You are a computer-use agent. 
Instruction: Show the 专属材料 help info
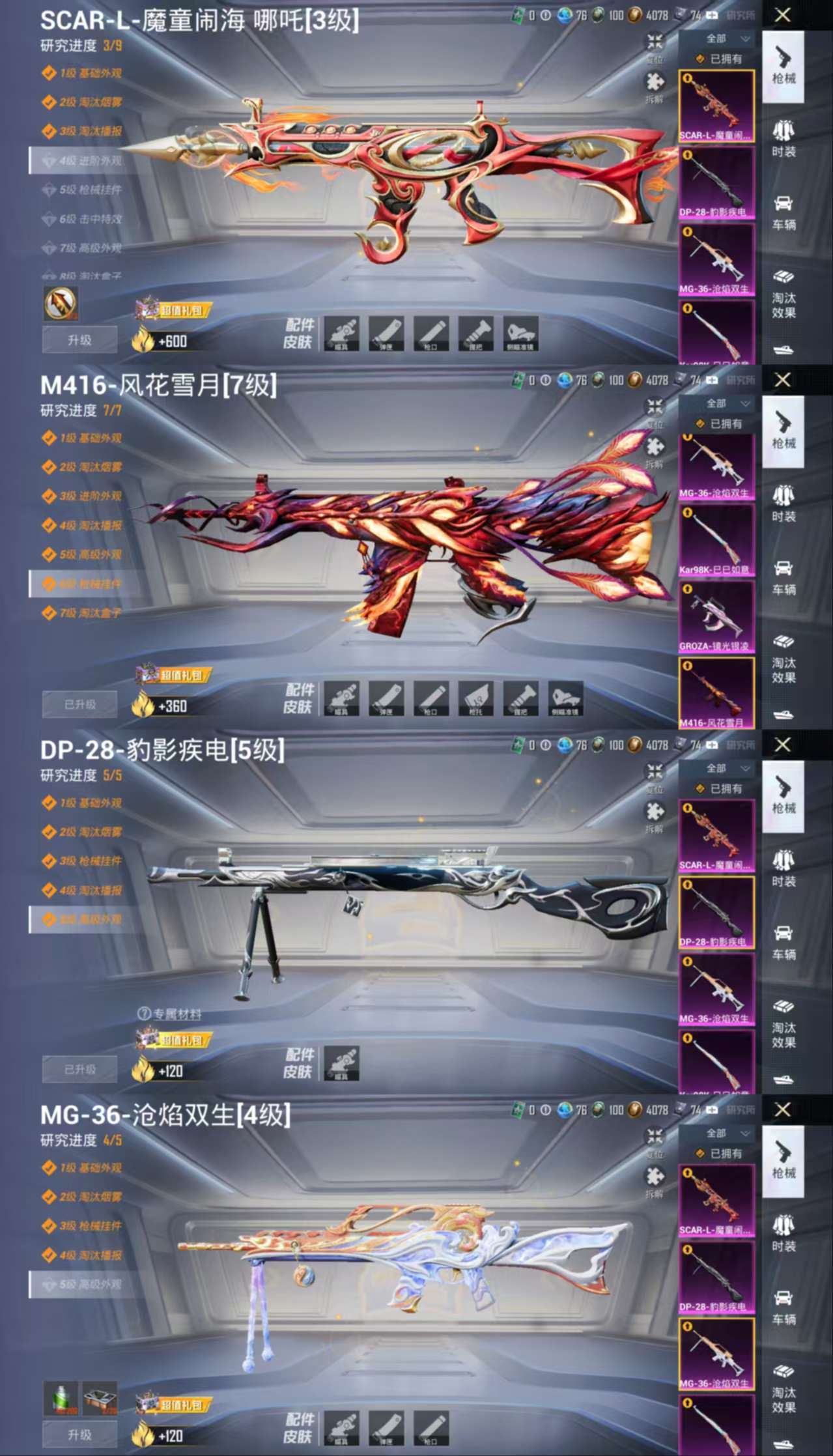pyautogui.click(x=144, y=1014)
